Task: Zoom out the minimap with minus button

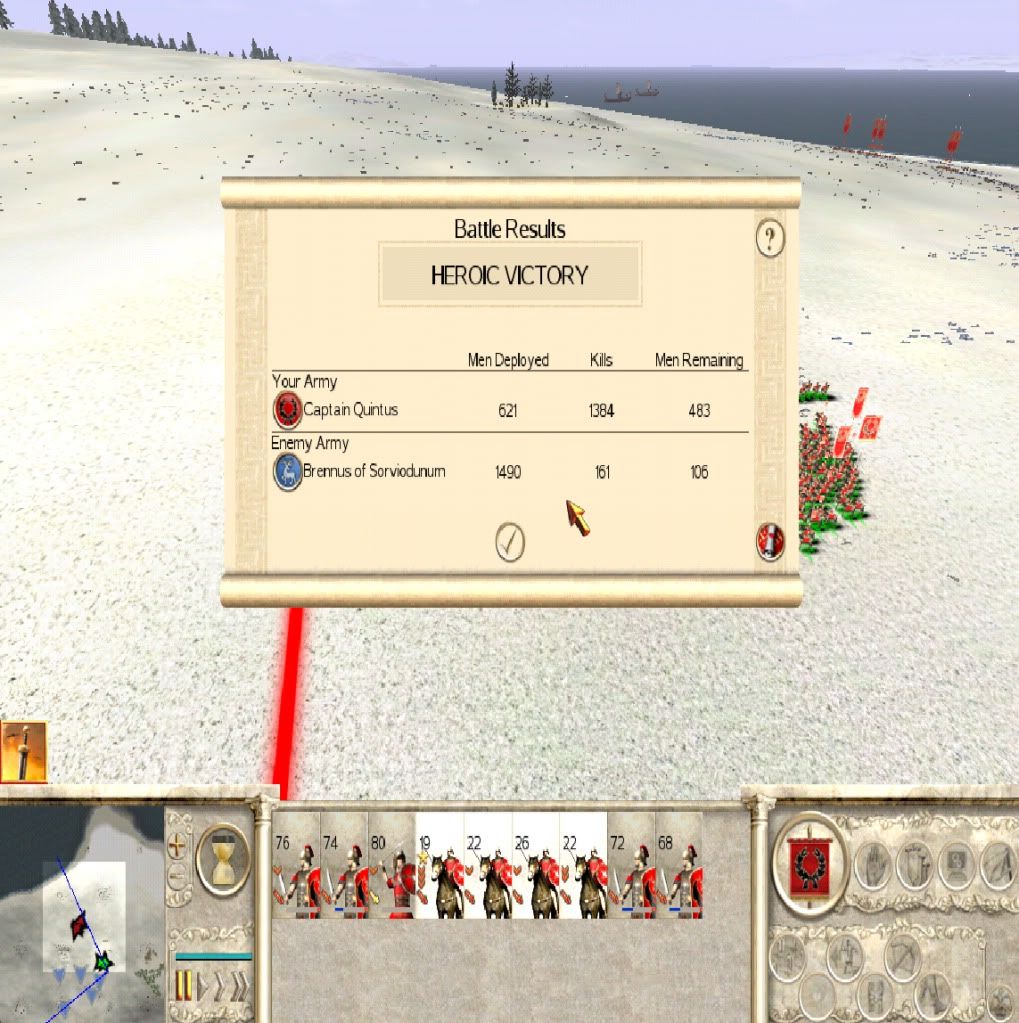Action: [x=178, y=877]
